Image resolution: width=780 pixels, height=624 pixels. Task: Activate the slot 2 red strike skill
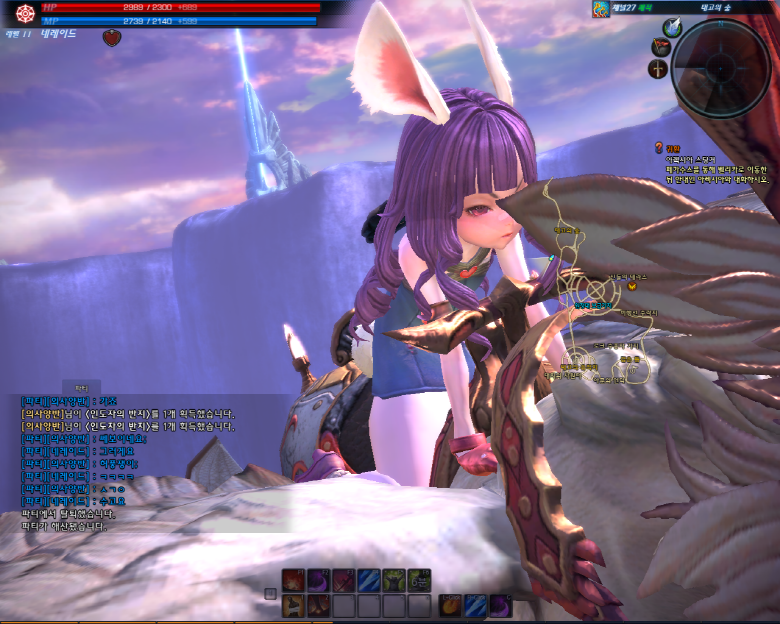[x=318, y=605]
